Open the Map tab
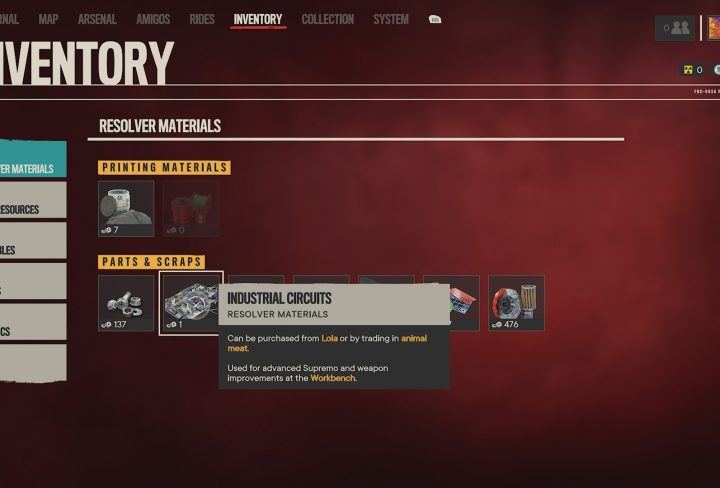The width and height of the screenshot is (720, 488). (48, 19)
